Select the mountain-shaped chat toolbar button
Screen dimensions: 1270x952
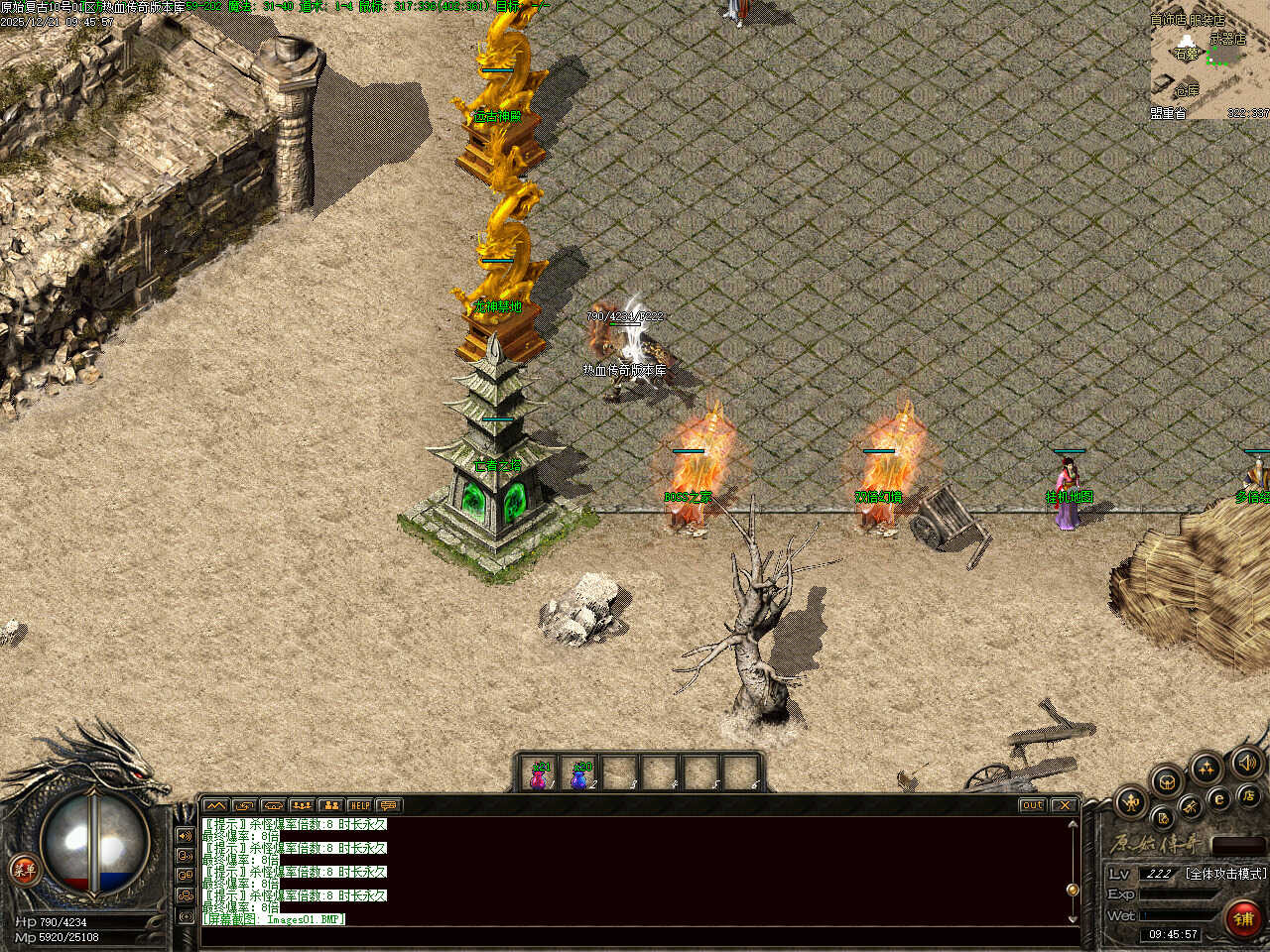[x=215, y=805]
